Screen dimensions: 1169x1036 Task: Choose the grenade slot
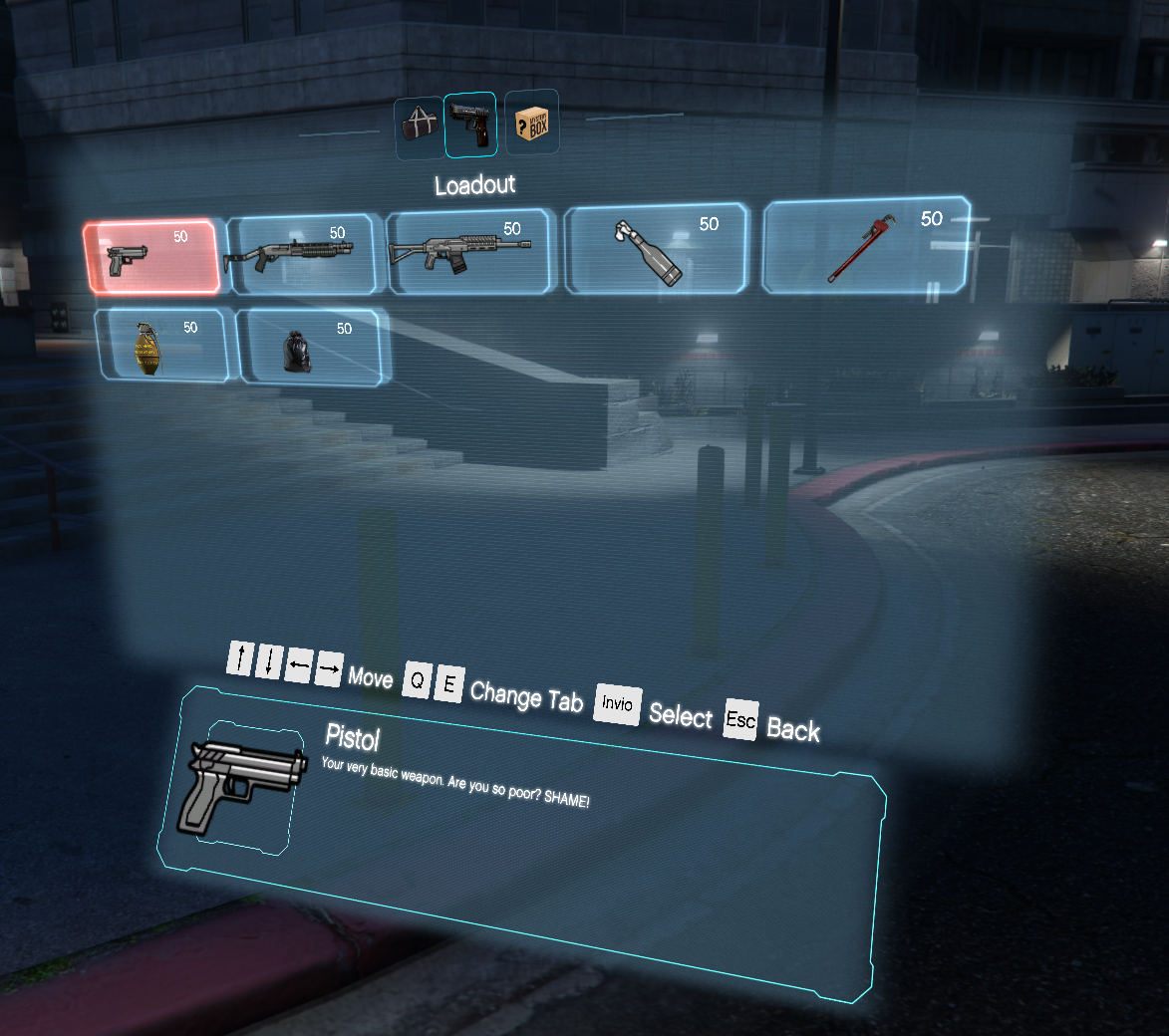point(164,345)
